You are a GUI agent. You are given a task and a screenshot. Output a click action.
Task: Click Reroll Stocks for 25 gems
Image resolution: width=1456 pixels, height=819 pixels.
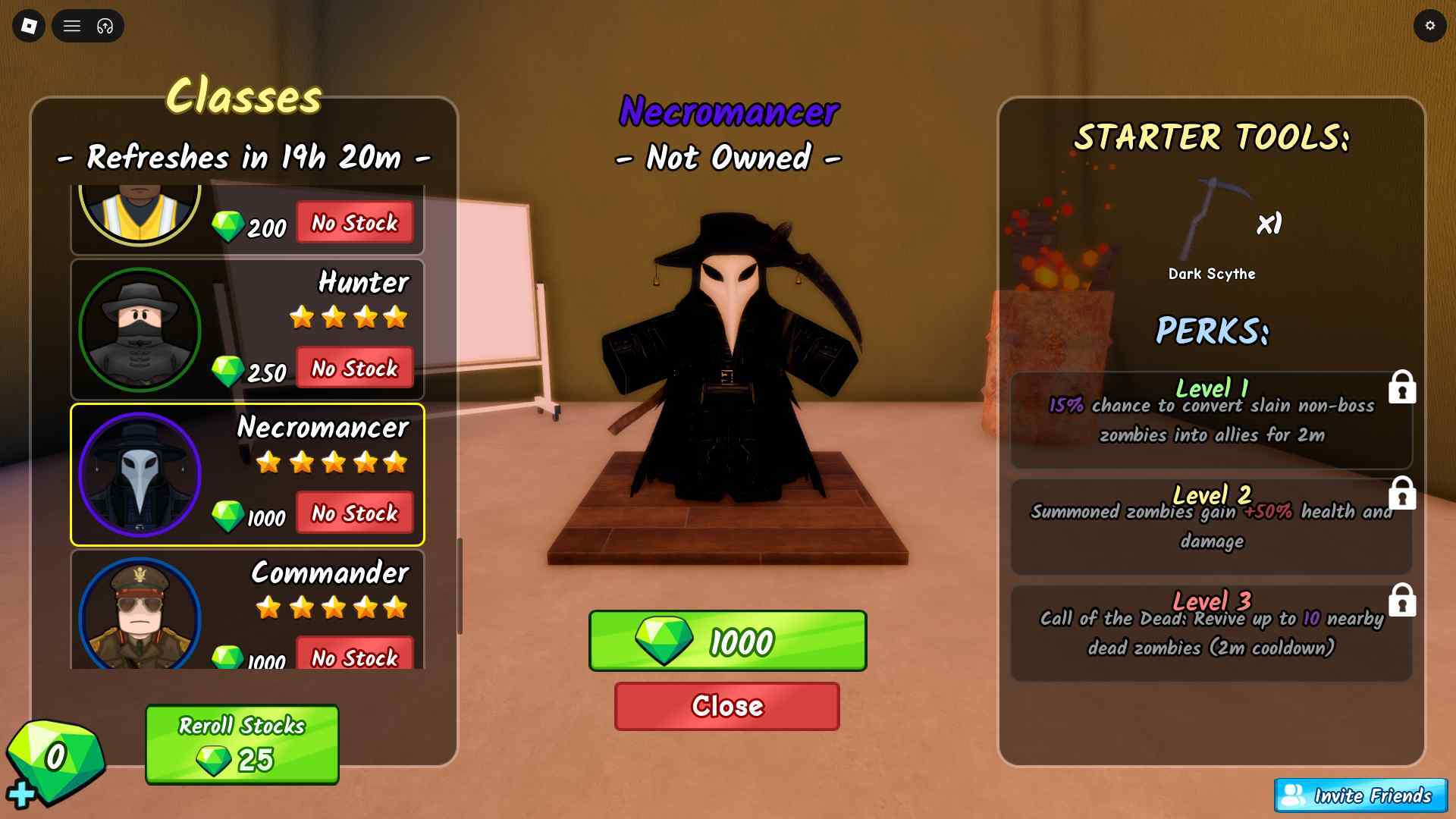point(241,745)
